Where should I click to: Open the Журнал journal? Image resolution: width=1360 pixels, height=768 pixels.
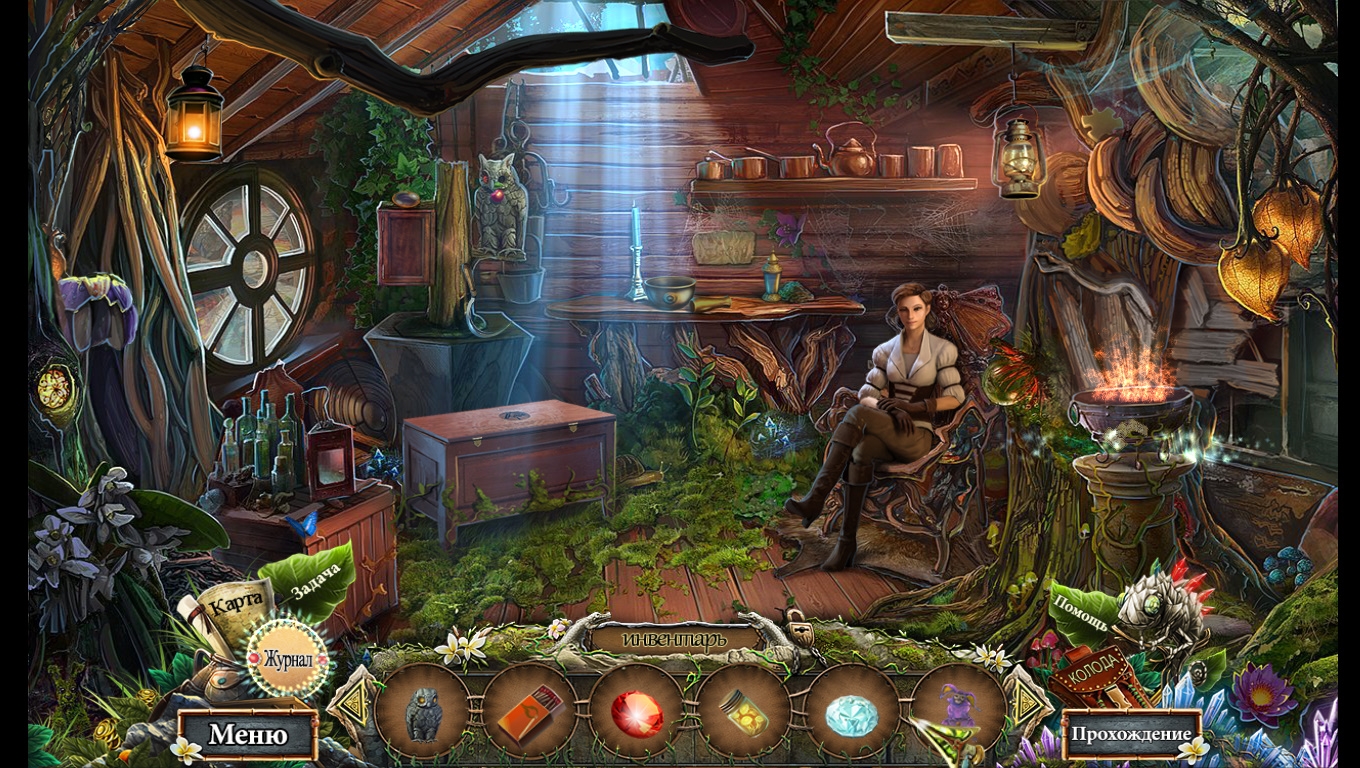pyautogui.click(x=288, y=659)
